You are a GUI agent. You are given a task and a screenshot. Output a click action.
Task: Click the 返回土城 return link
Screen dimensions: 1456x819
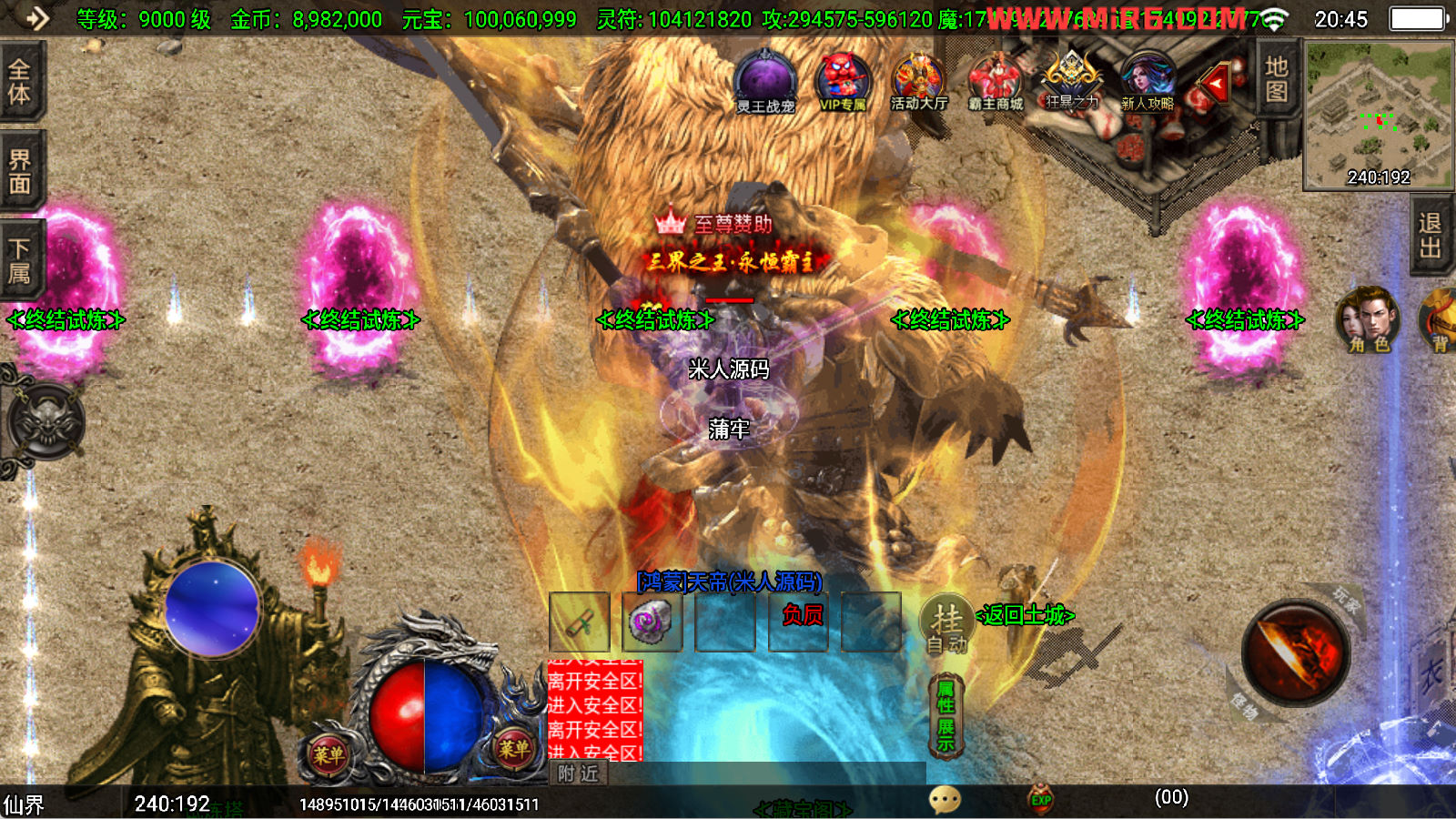point(1026,616)
